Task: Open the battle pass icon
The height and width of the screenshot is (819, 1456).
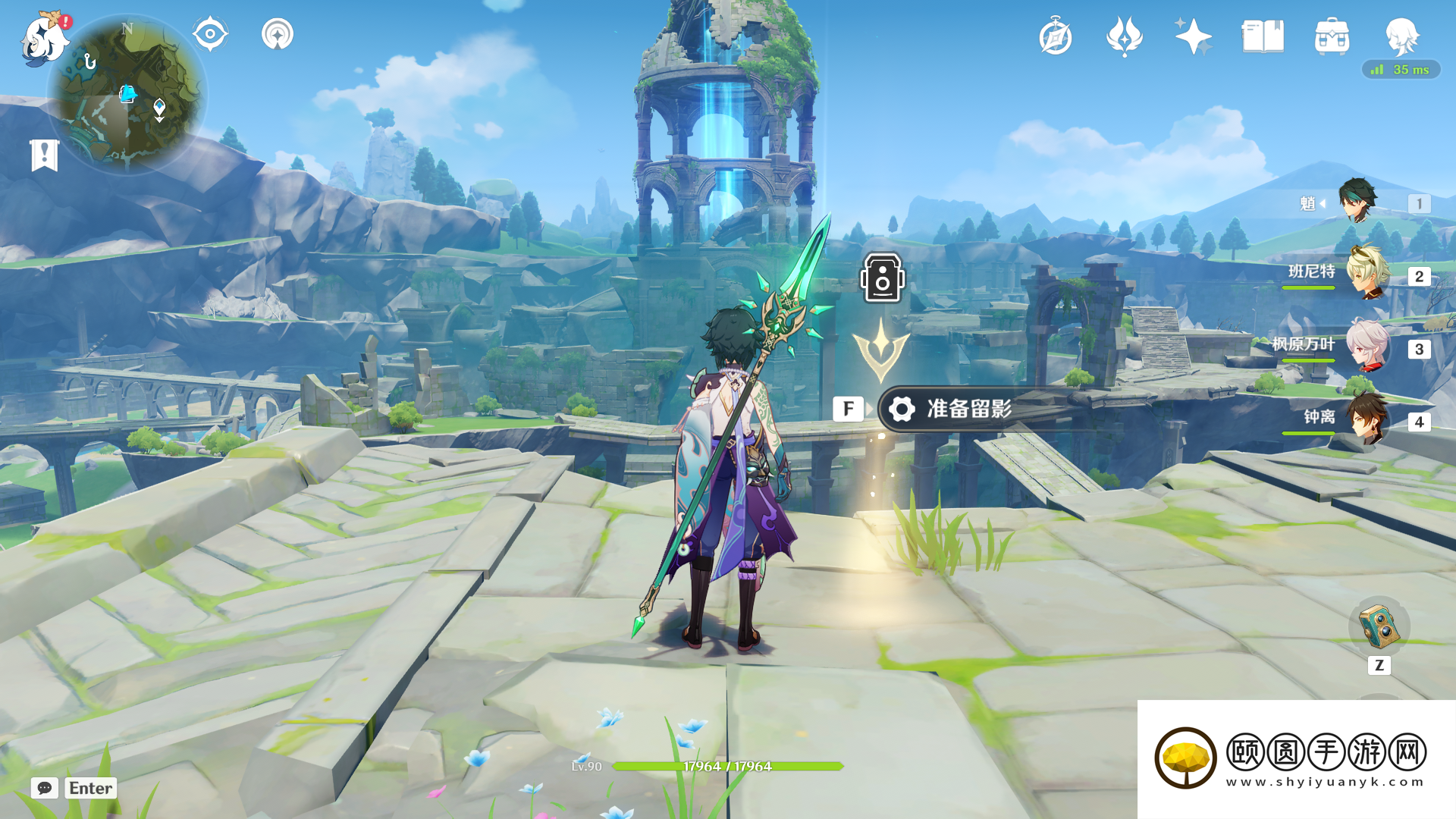Action: (x=1124, y=36)
